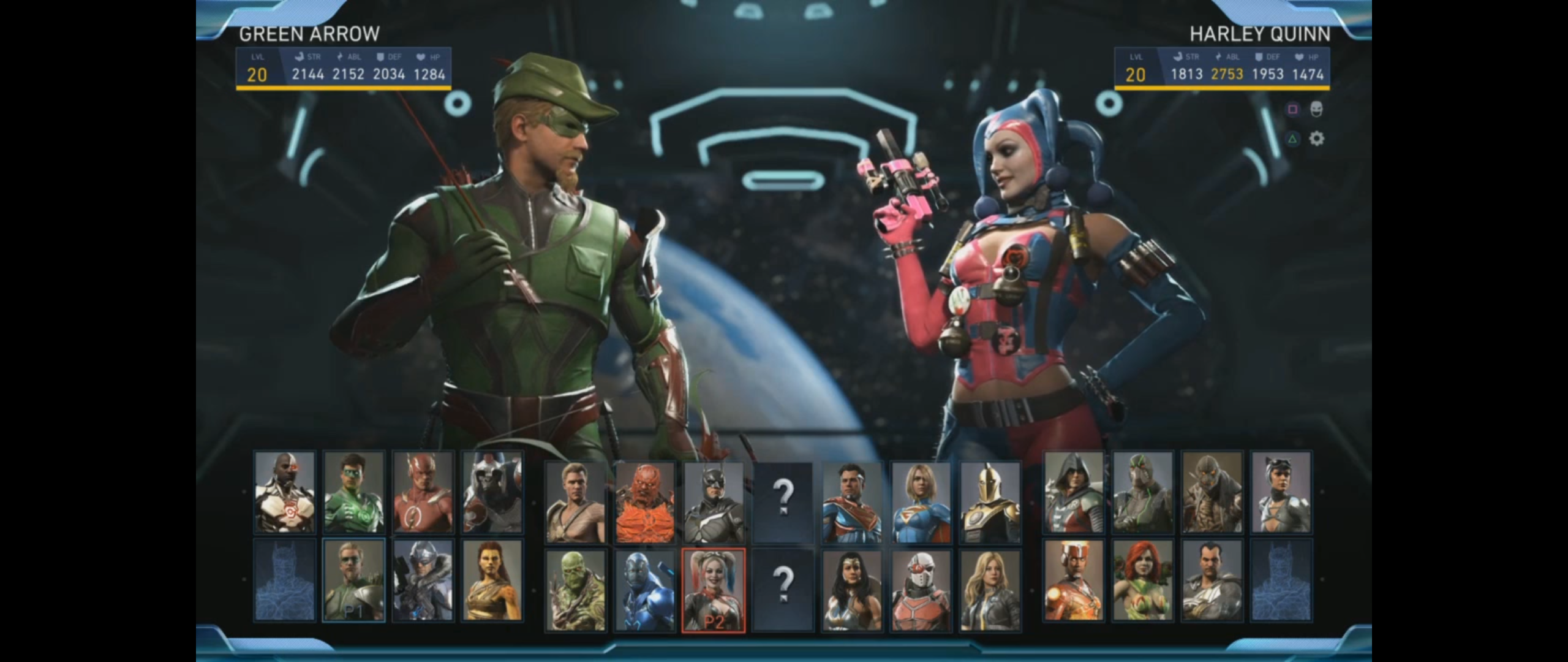The image size is (1568, 662).
Task: Choose Blue Beetle's portrait
Action: pyautogui.click(x=644, y=590)
